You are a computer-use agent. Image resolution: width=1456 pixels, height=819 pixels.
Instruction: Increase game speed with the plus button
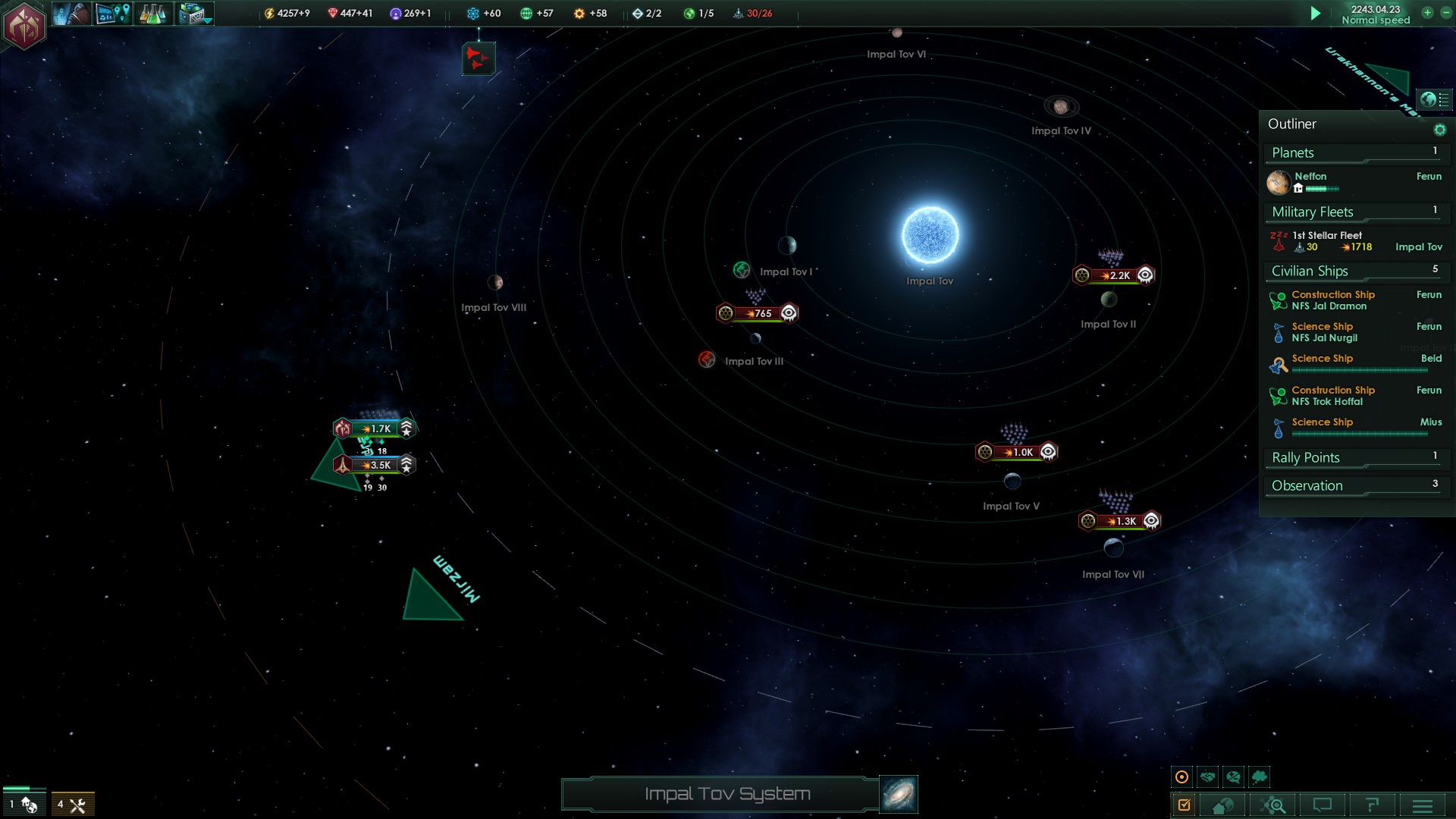point(1427,13)
